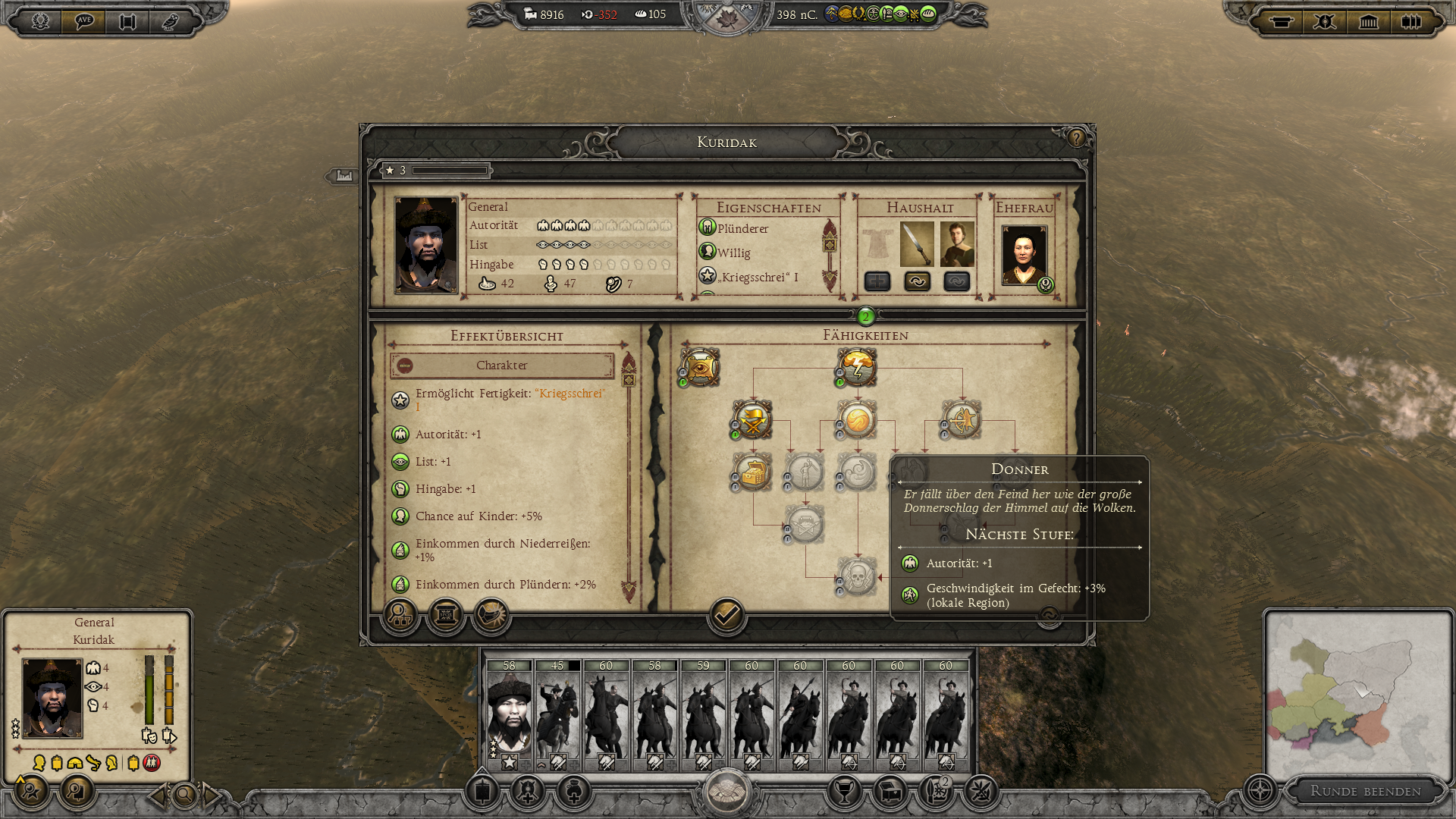Open the speech bubble advisor button

pos(83,20)
